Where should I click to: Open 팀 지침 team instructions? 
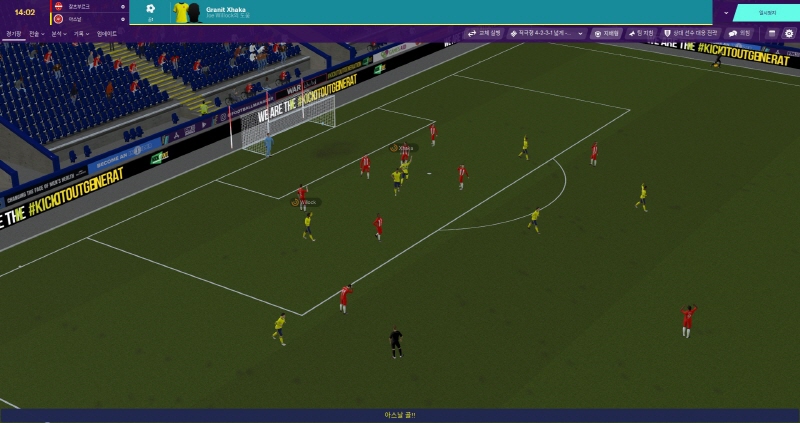641,33
